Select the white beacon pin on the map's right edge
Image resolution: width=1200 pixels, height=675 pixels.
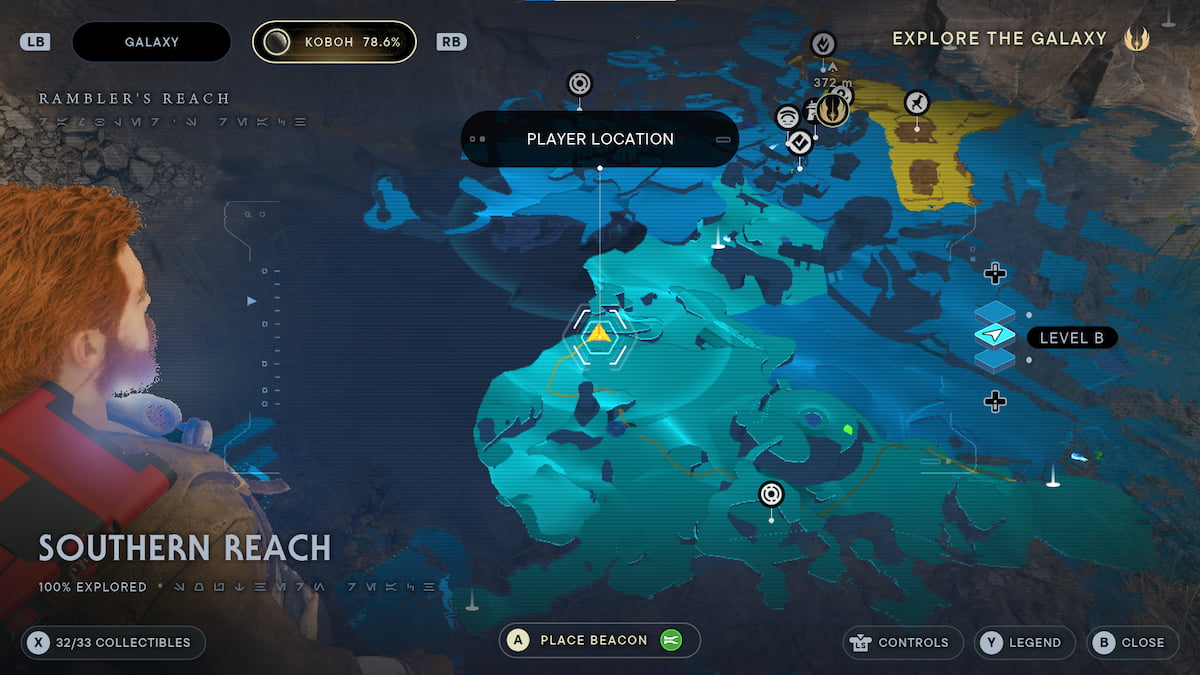(x=1052, y=477)
